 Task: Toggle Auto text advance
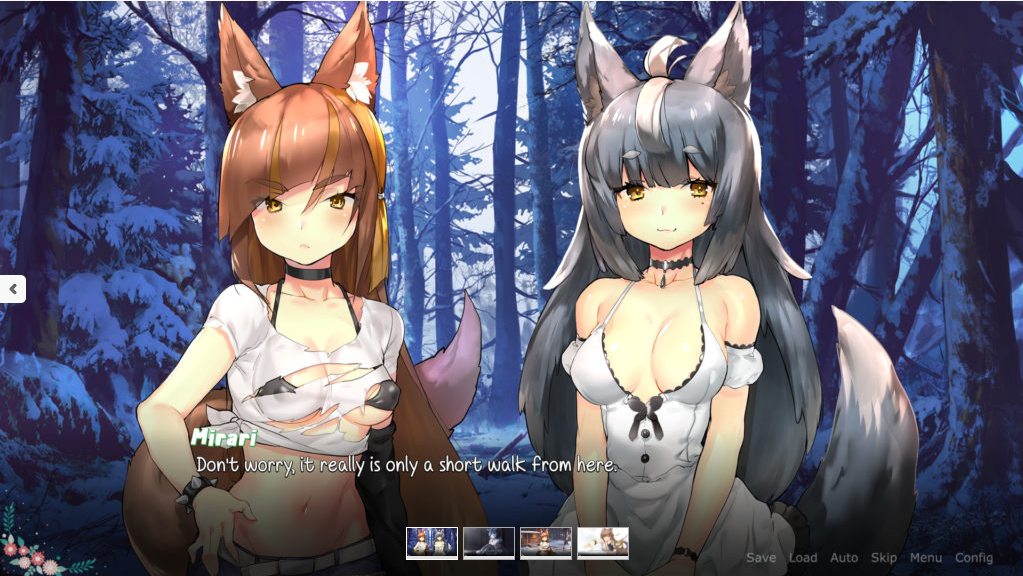(844, 558)
